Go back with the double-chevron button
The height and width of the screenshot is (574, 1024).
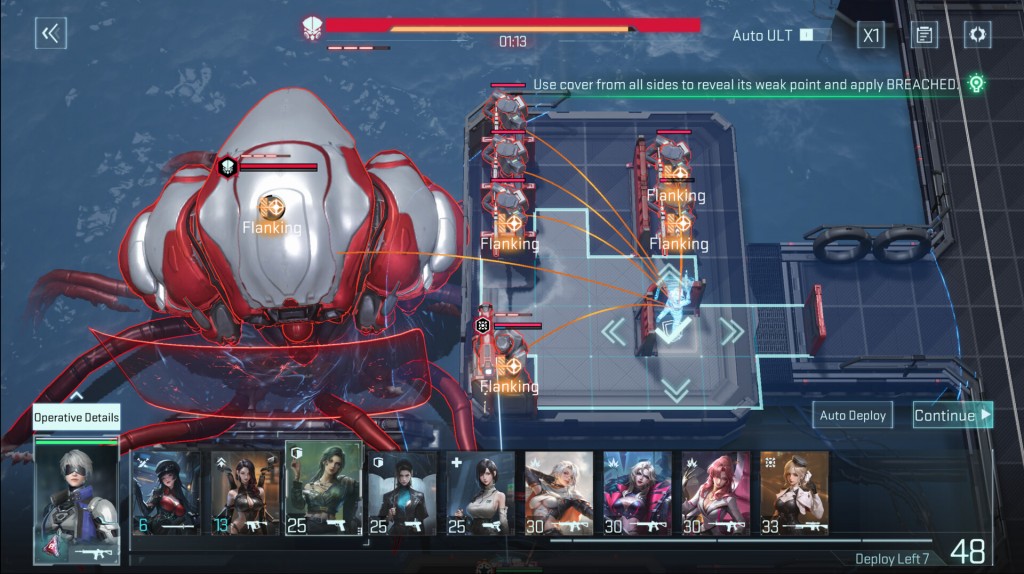coord(50,34)
